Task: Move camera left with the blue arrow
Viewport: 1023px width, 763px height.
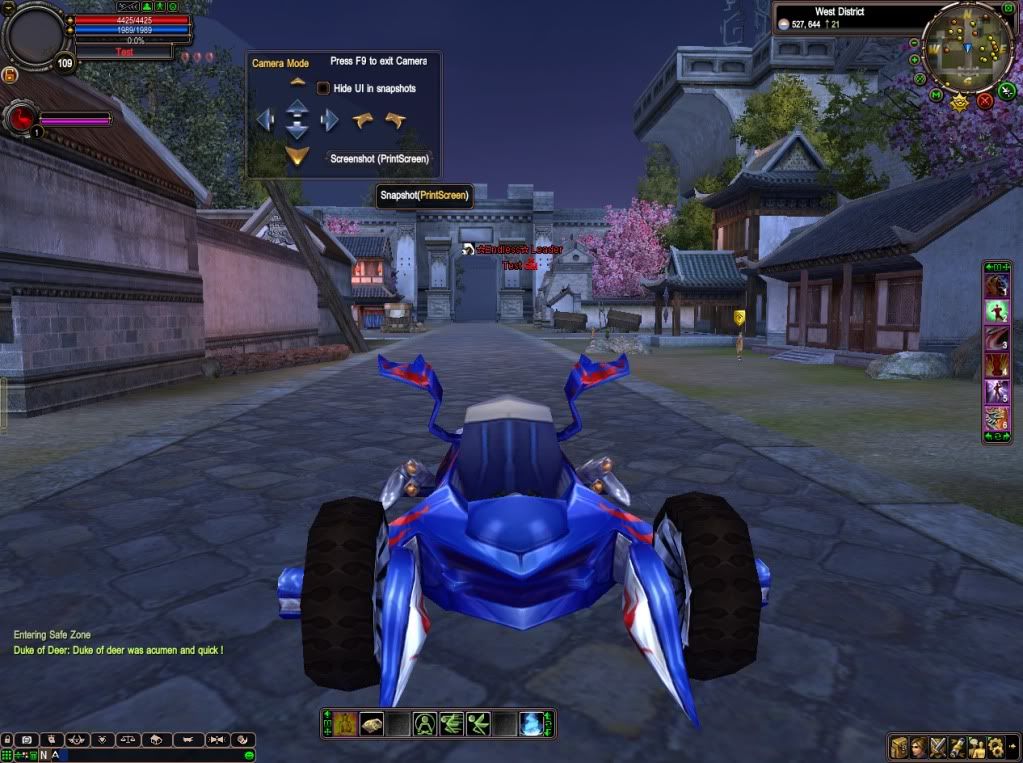Action: 265,121
